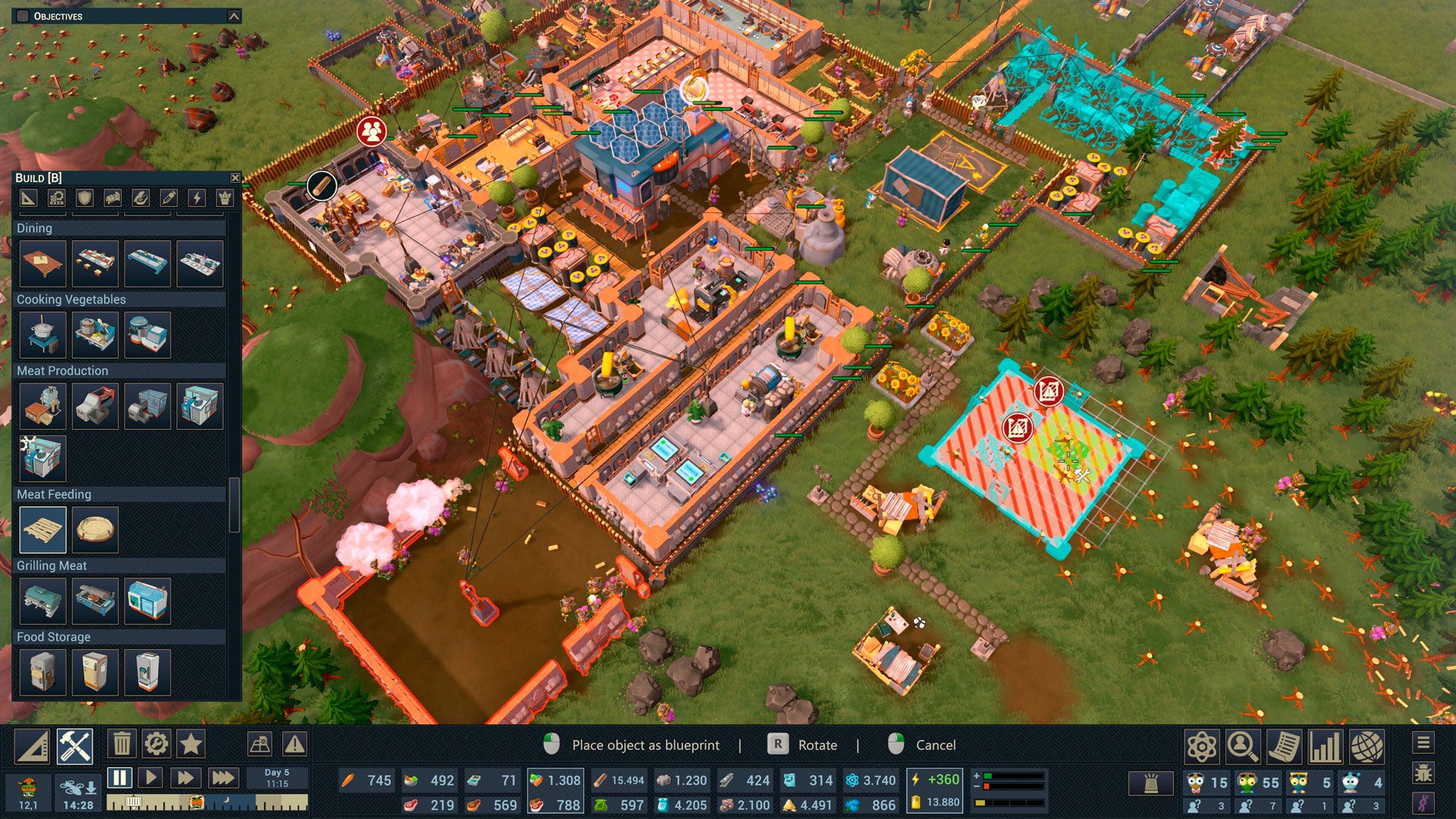
Task: Open the bar chart statistics screen
Action: point(1325,747)
